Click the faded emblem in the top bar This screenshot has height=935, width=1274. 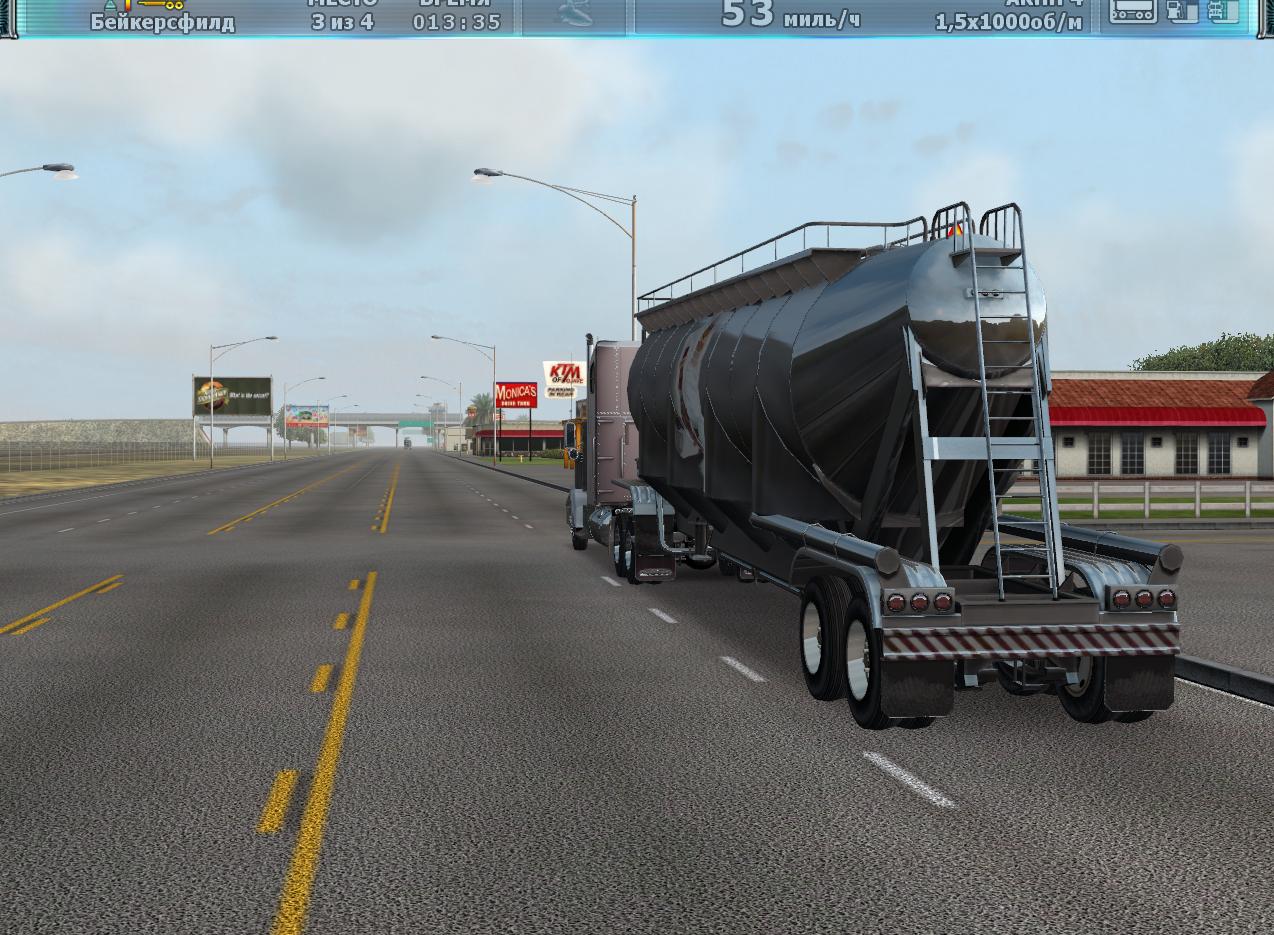pos(574,14)
